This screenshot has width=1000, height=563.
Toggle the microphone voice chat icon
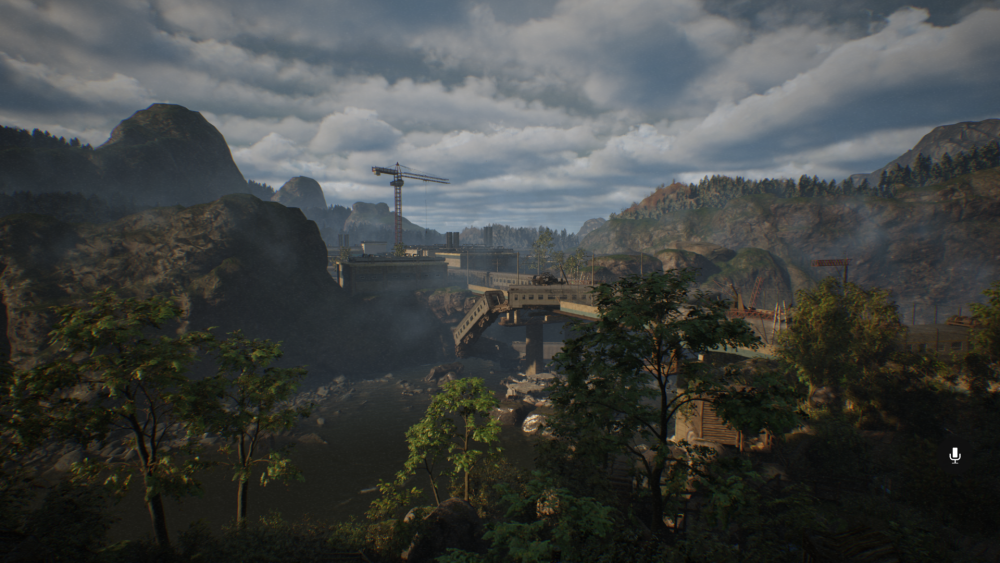click(954, 455)
